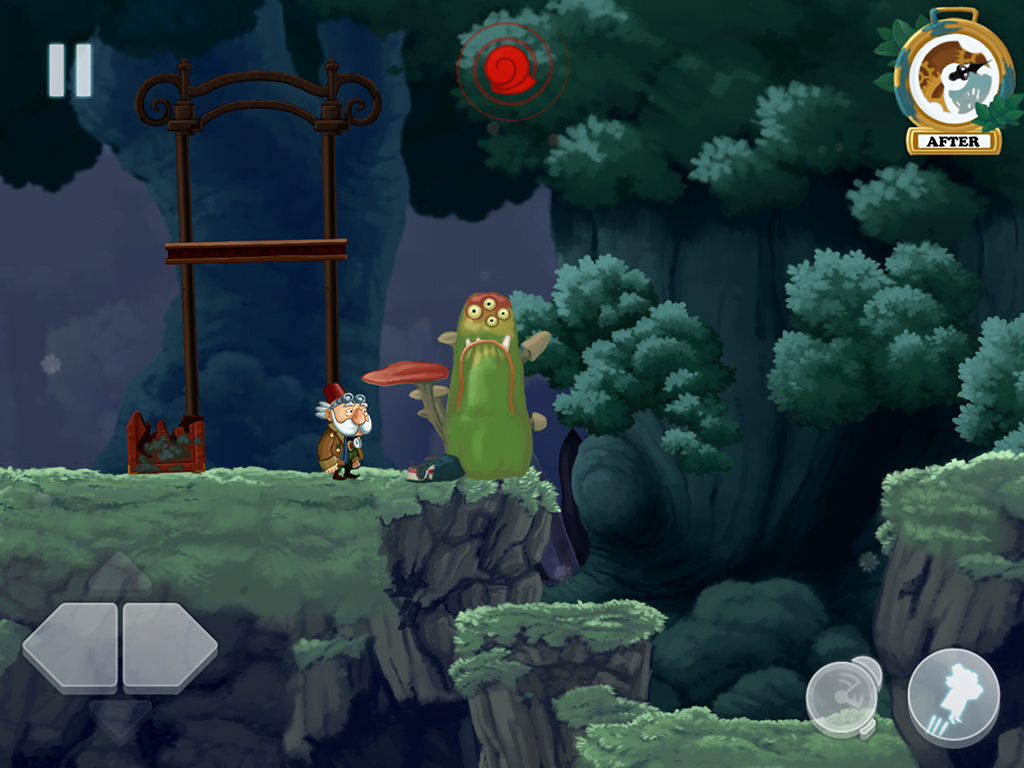
Task: Tap the faded down arrow control
Action: [x=120, y=719]
